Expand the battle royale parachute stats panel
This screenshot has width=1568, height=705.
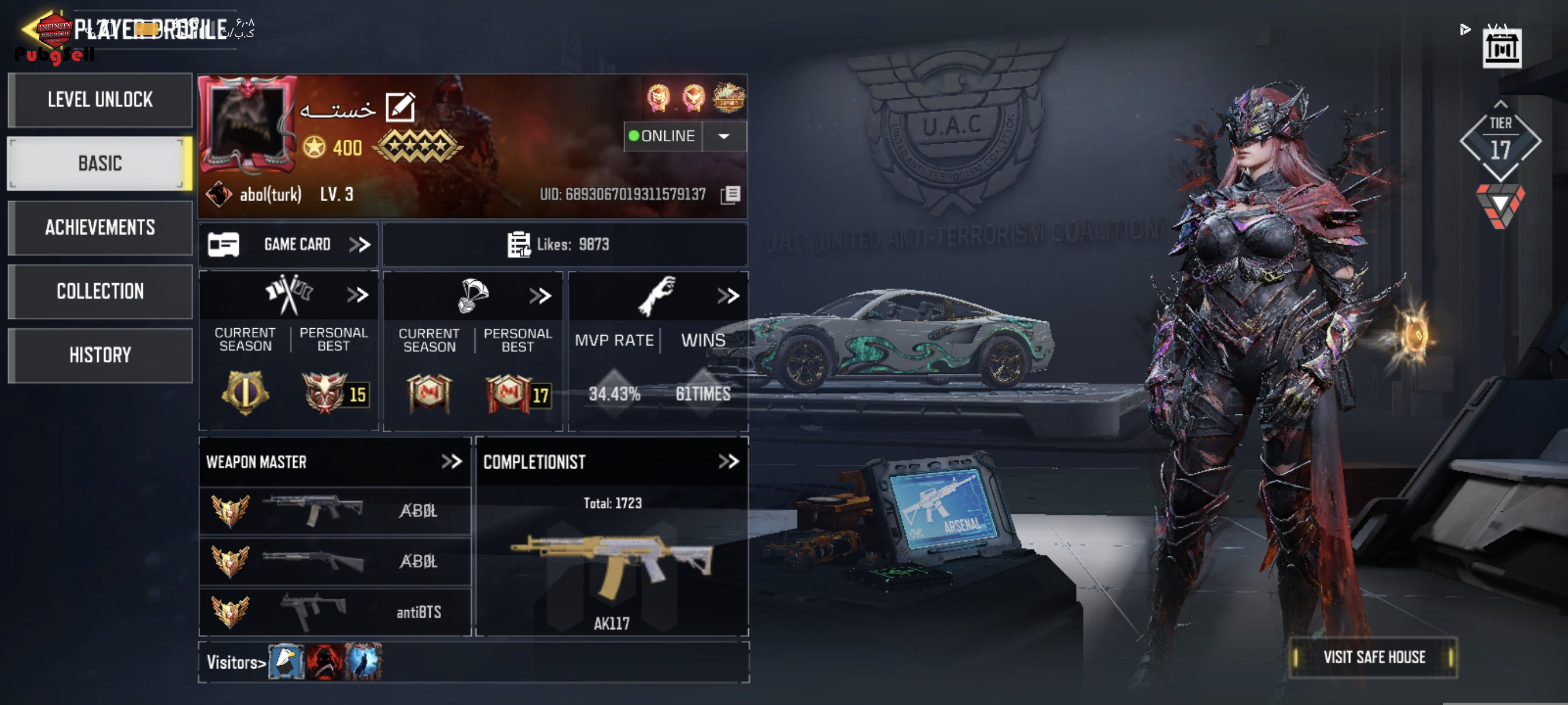pos(540,296)
